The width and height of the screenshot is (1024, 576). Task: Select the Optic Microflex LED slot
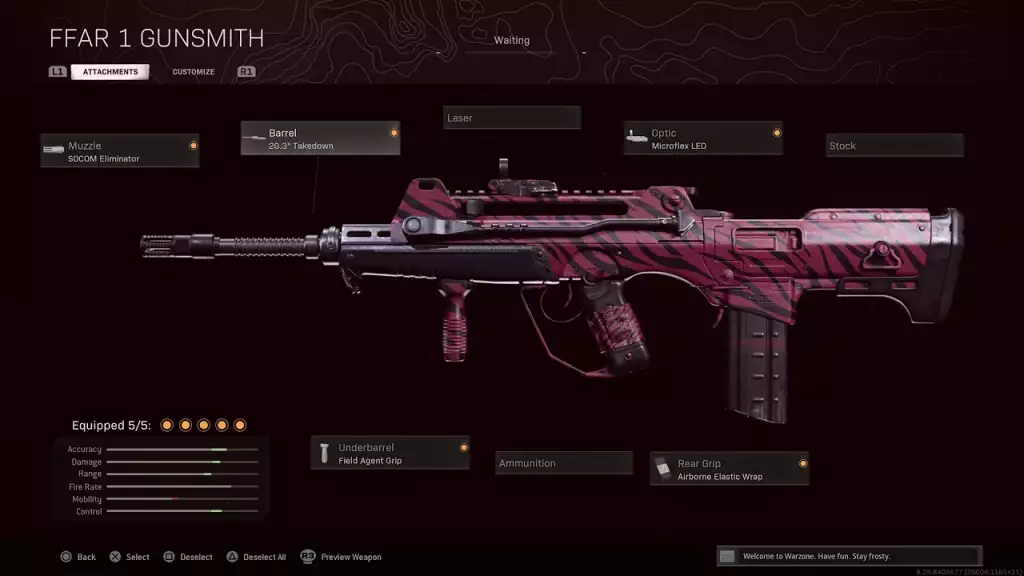point(703,139)
